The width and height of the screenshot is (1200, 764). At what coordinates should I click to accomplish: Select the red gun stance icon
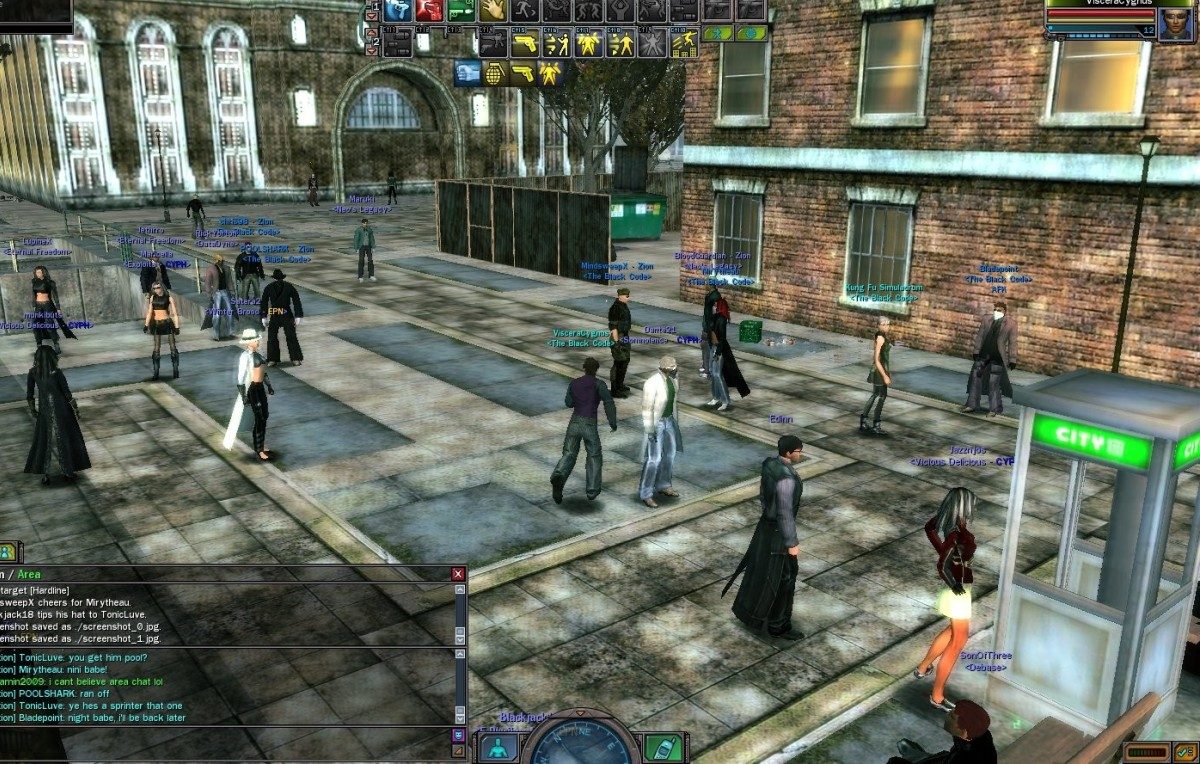click(430, 10)
